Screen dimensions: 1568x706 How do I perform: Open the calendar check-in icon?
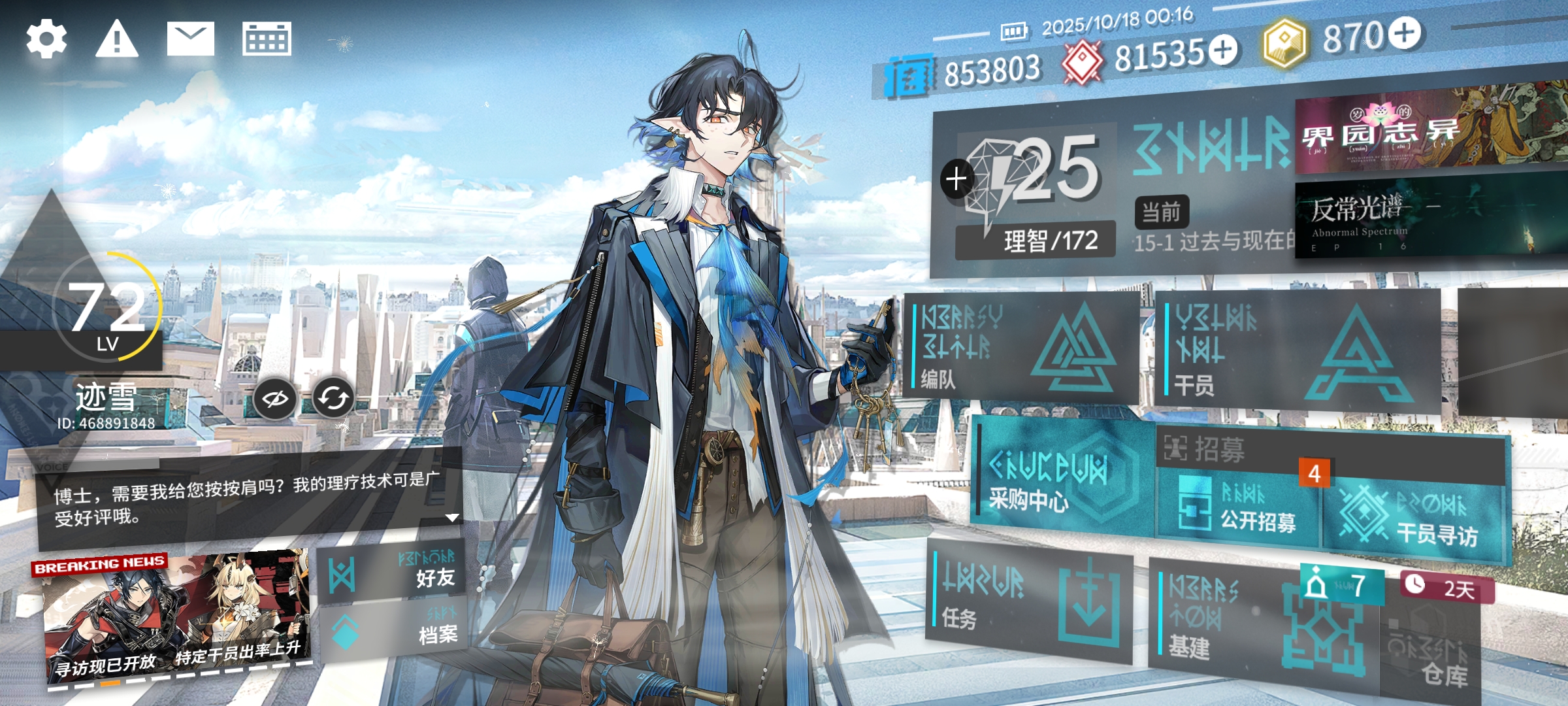[267, 39]
